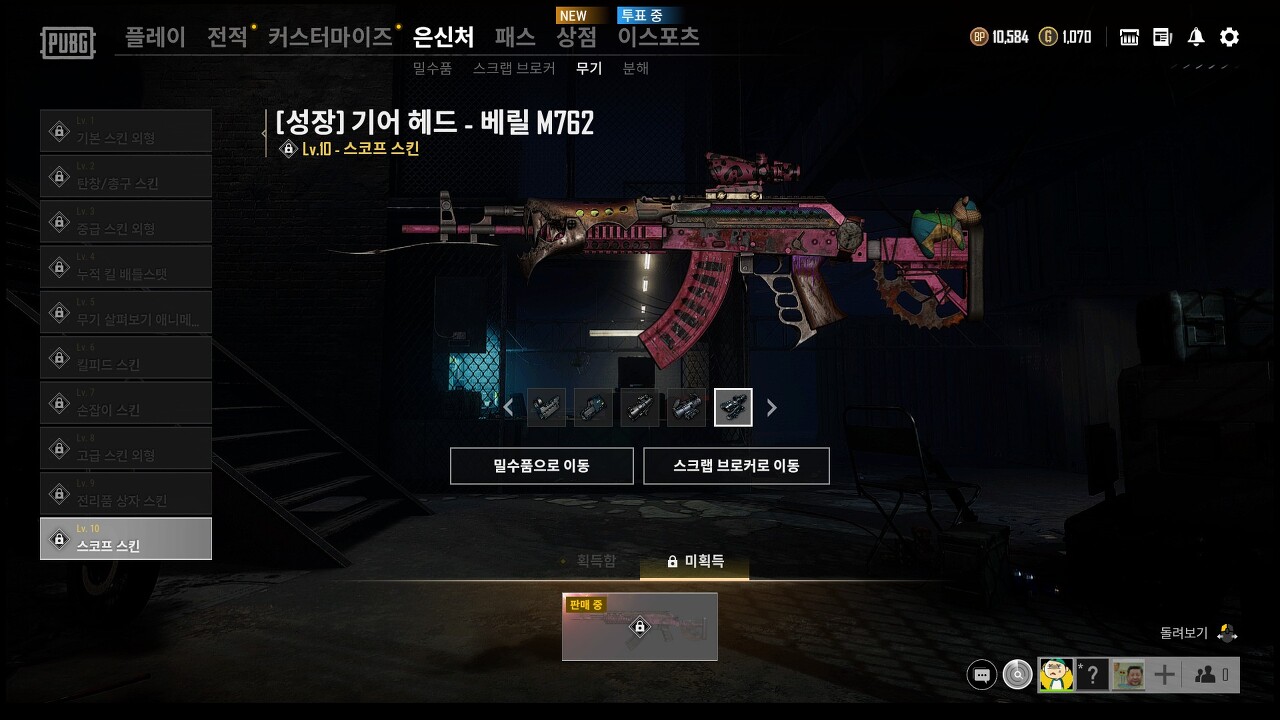Click the left carousel arrow

coord(508,407)
